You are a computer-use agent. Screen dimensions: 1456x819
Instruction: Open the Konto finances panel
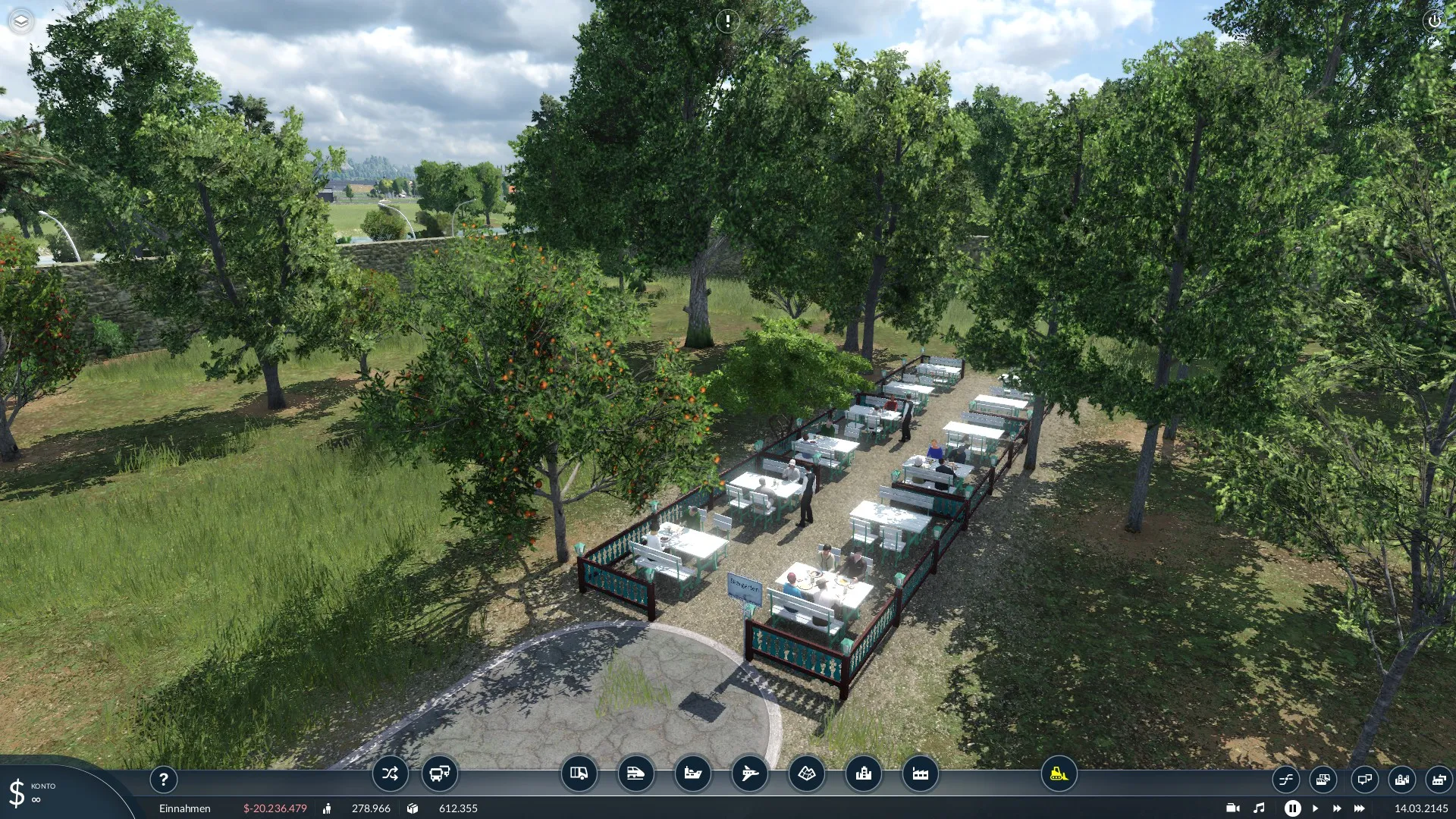point(30,793)
